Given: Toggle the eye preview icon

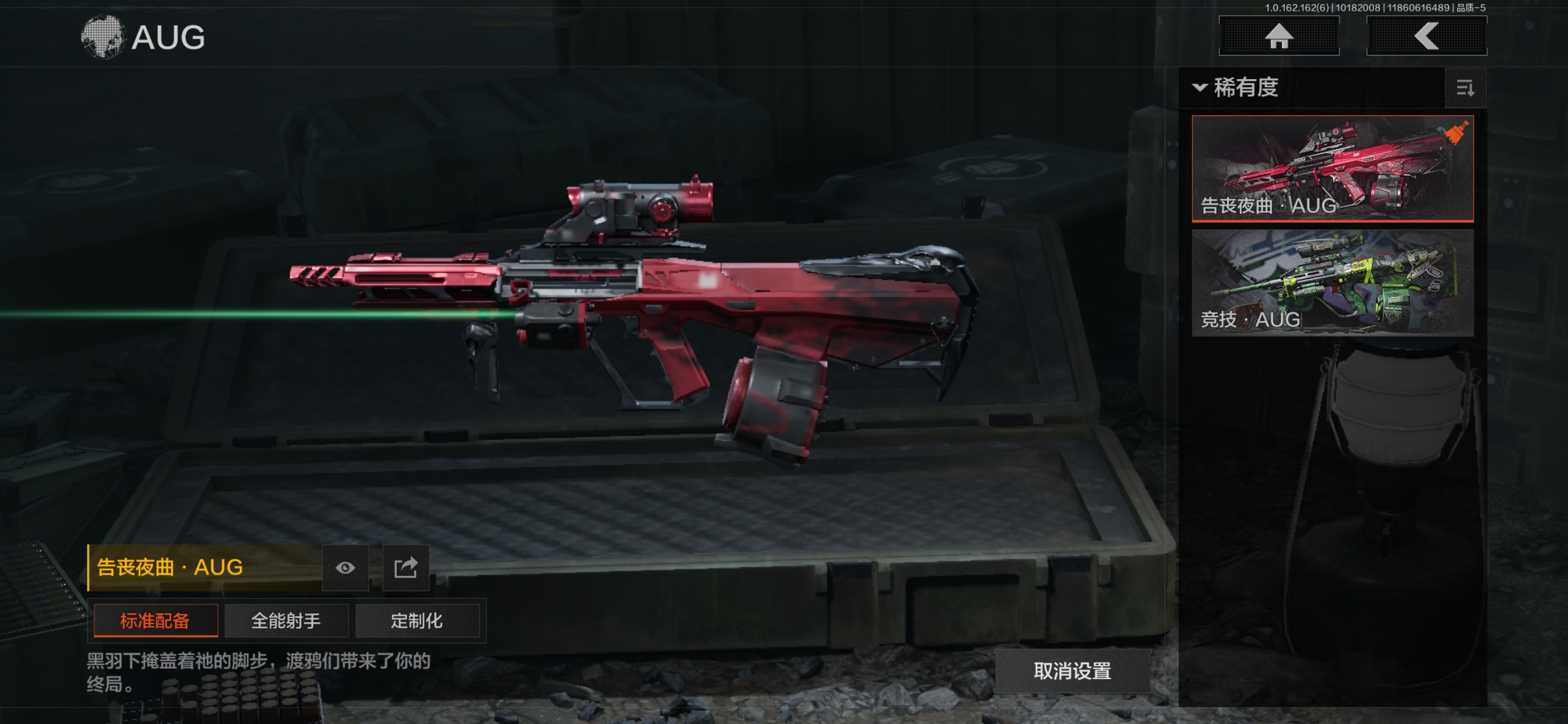Looking at the screenshot, I should point(345,568).
